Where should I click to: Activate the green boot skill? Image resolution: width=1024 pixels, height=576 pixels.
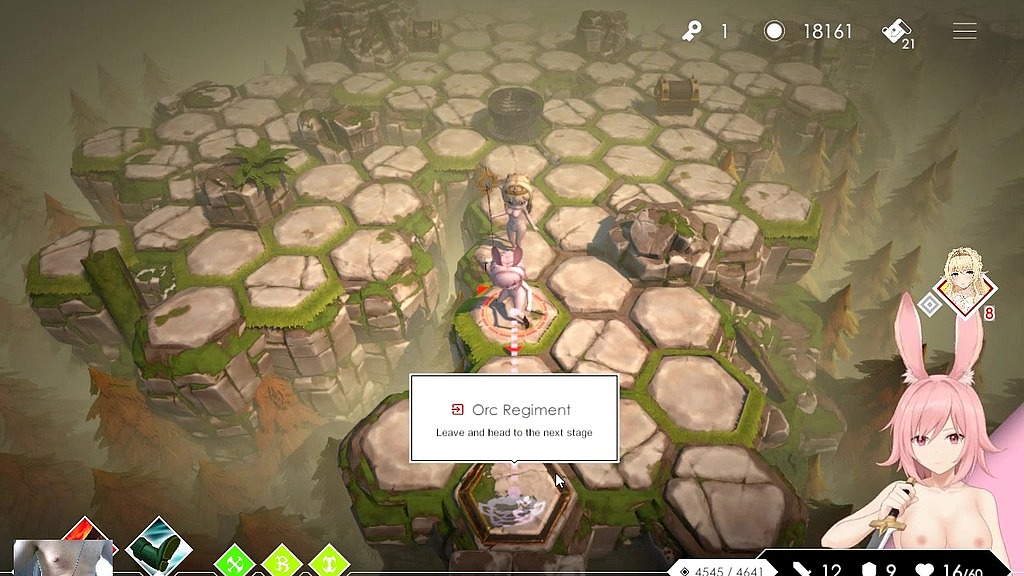(160, 546)
